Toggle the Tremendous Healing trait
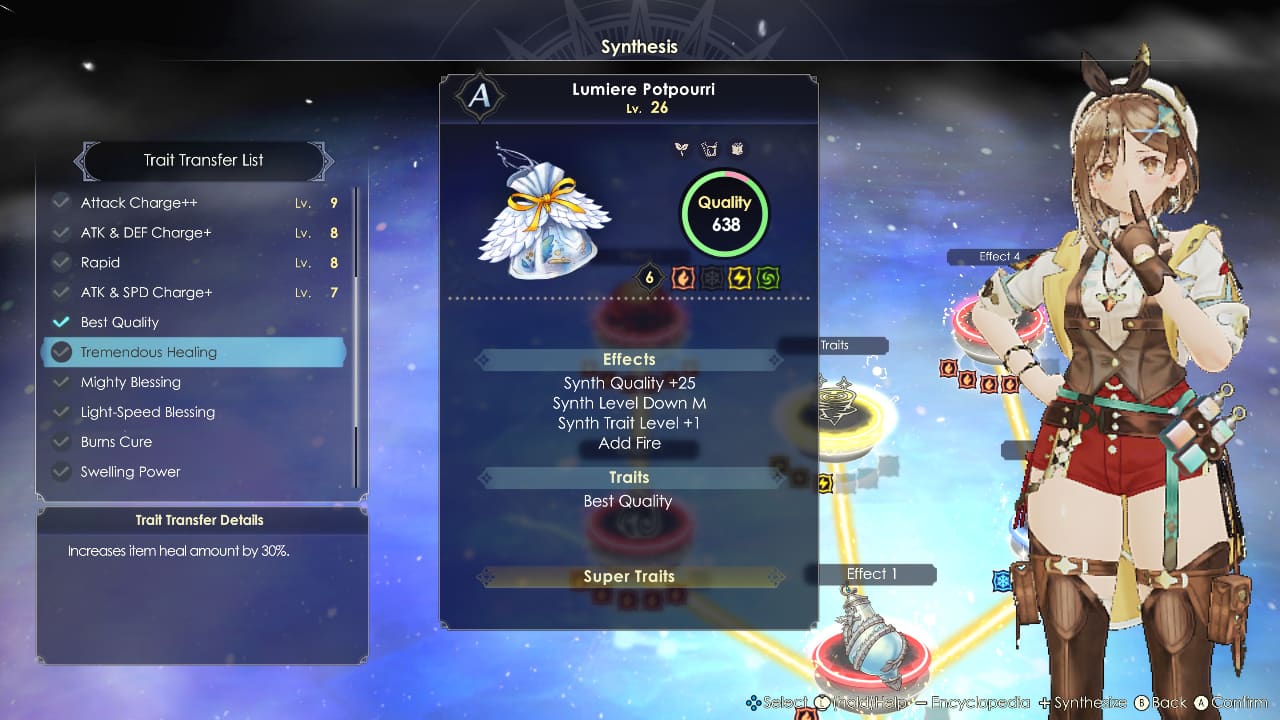Image resolution: width=1280 pixels, height=720 pixels. pos(61,352)
